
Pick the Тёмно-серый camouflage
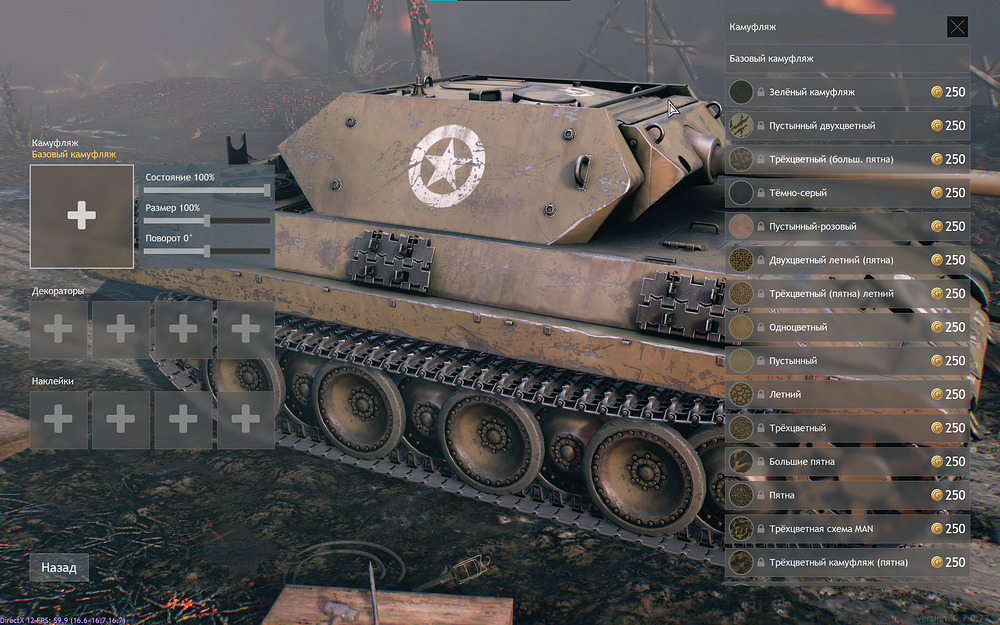pyautogui.click(x=847, y=193)
